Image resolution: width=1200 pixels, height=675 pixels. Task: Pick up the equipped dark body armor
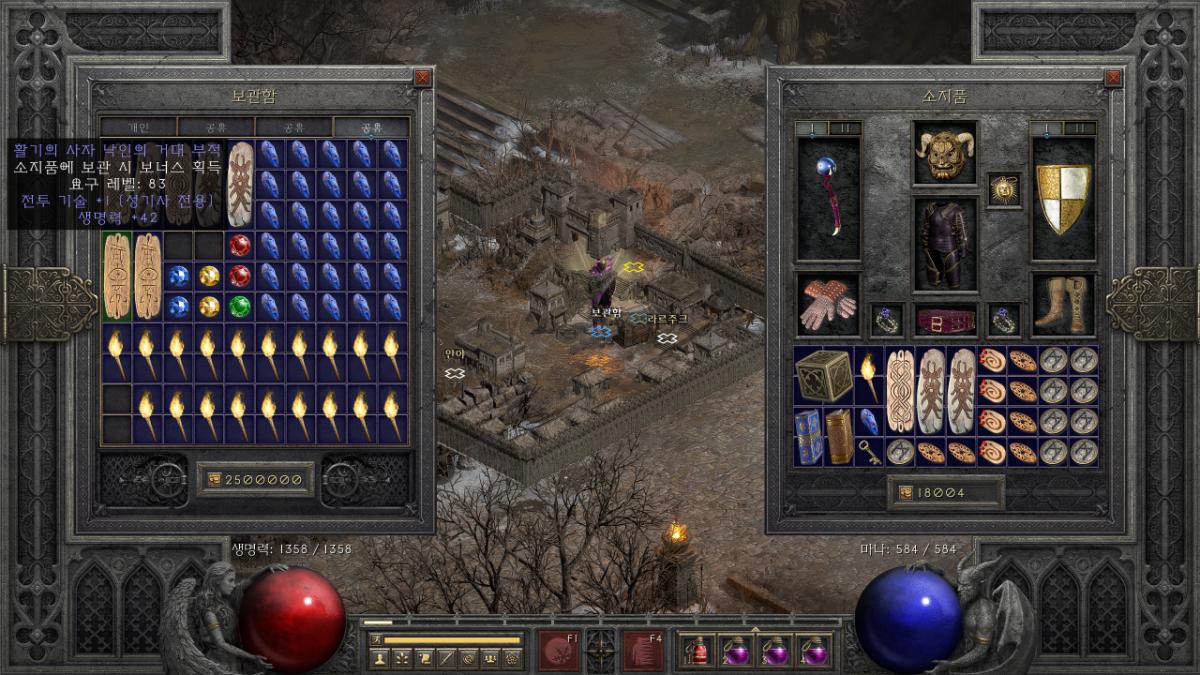pos(945,243)
